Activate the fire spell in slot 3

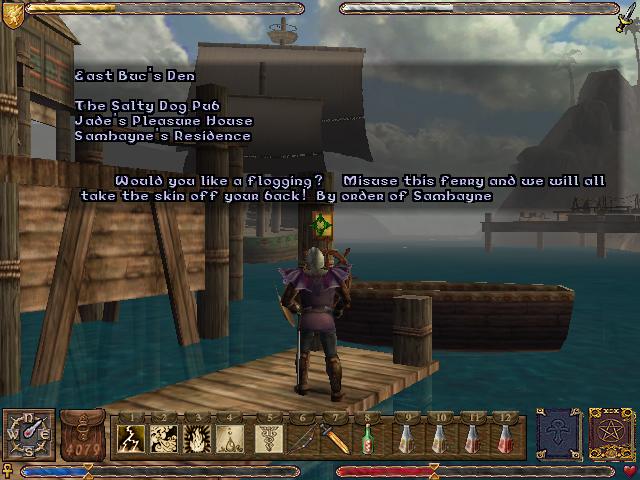point(199,438)
